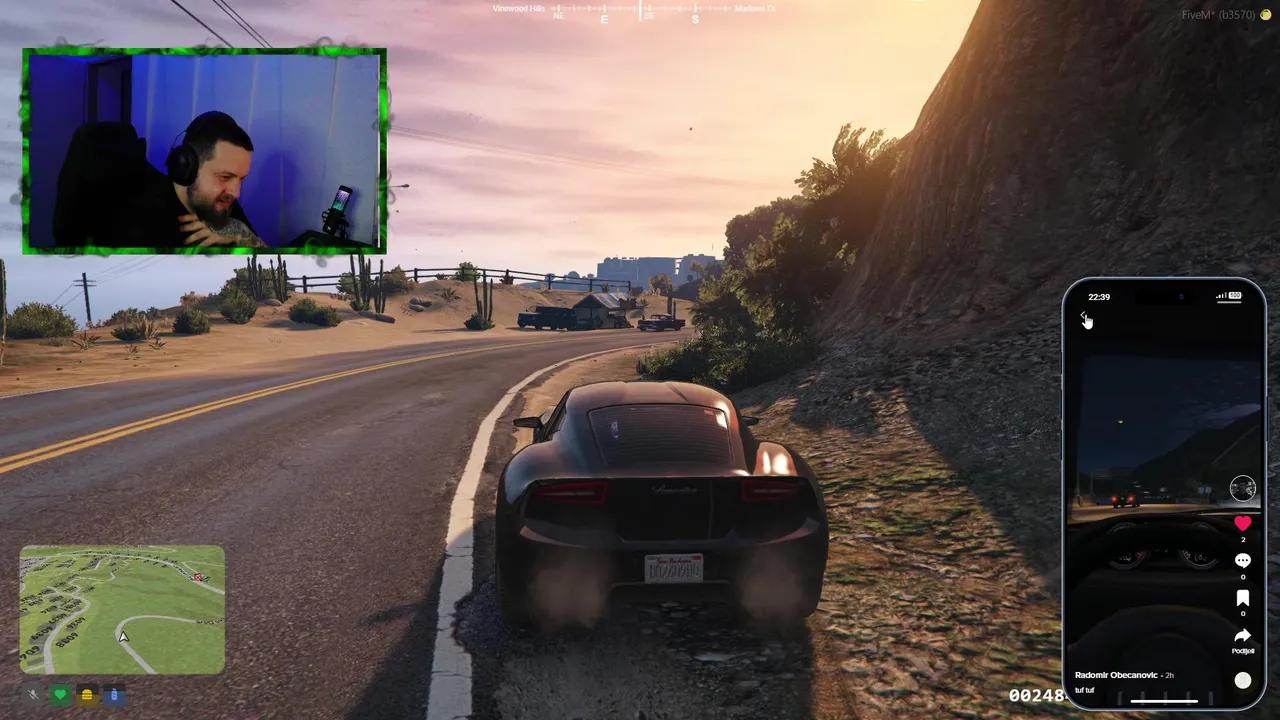
Task: Click the hunger burger HUD icon
Action: click(87, 694)
